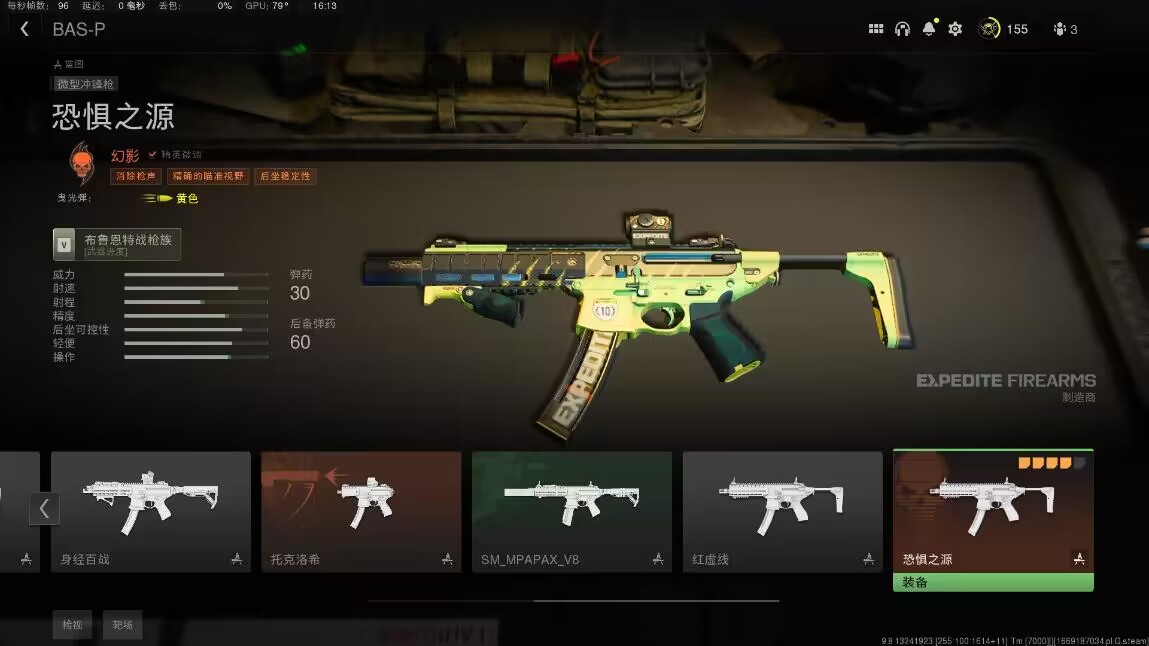
Task: Show previous blueprints with the left arrow
Action: coord(44,508)
